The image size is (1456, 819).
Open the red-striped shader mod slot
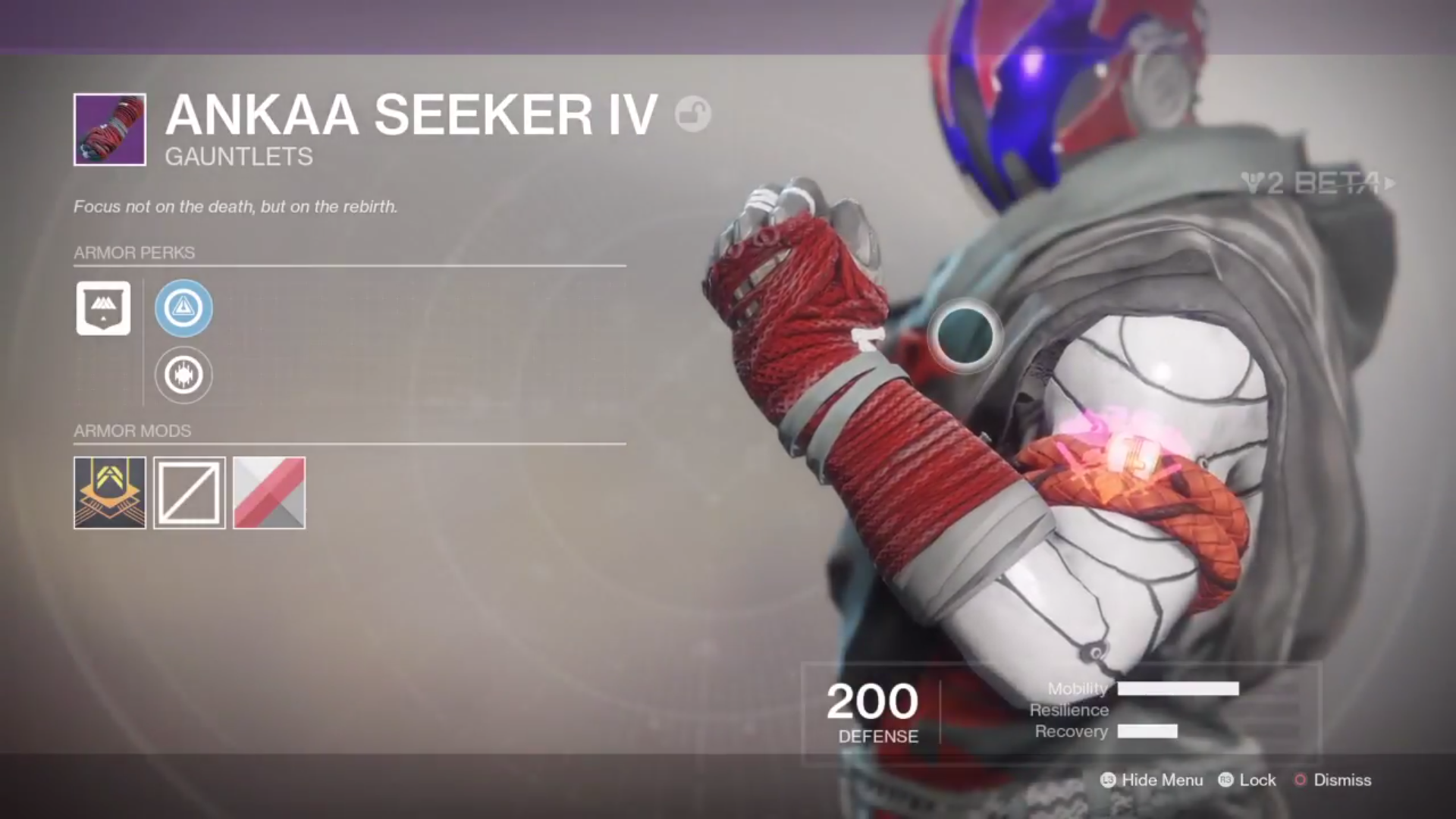coord(268,494)
